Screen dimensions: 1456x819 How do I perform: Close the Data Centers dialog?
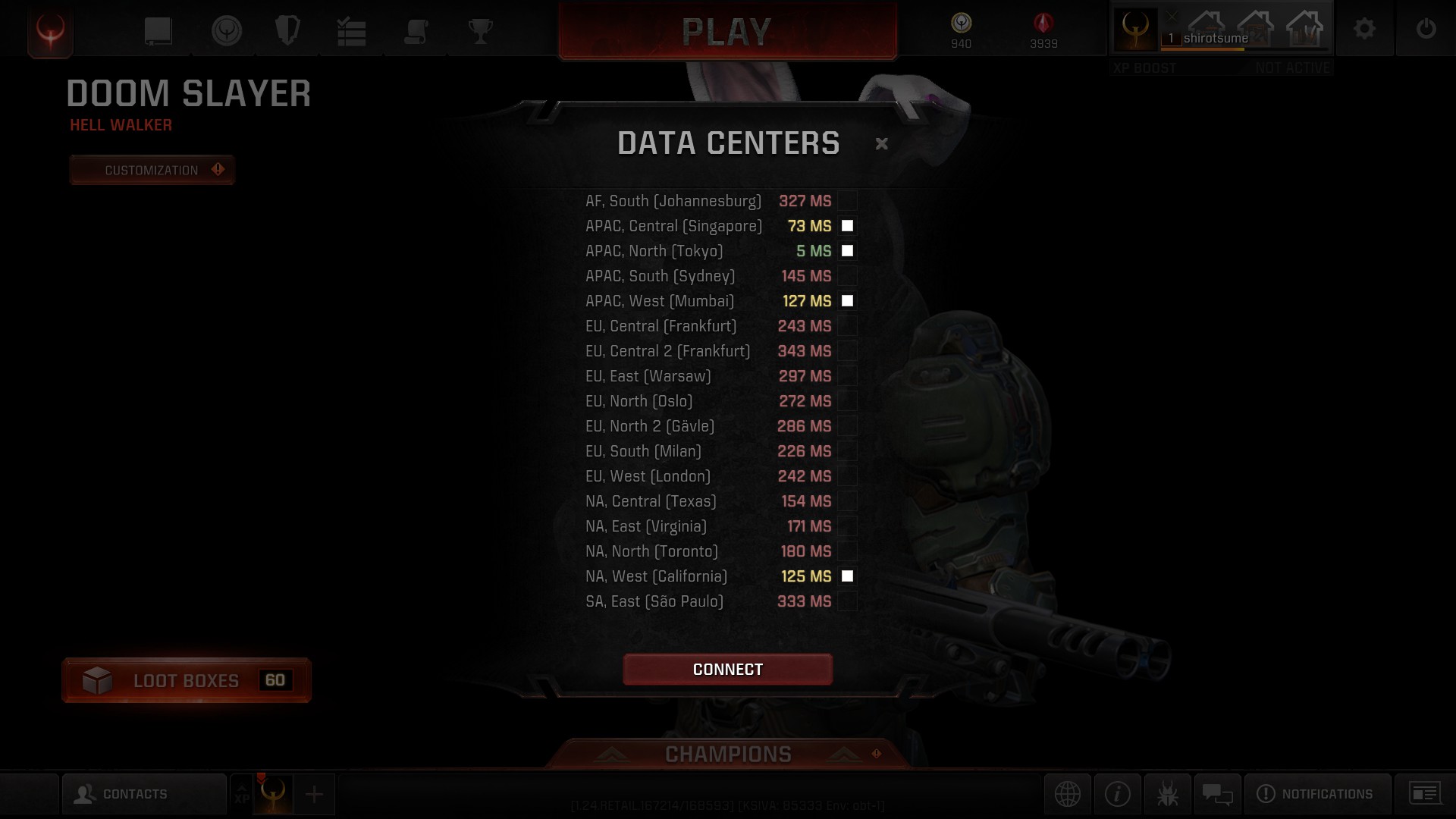click(881, 143)
